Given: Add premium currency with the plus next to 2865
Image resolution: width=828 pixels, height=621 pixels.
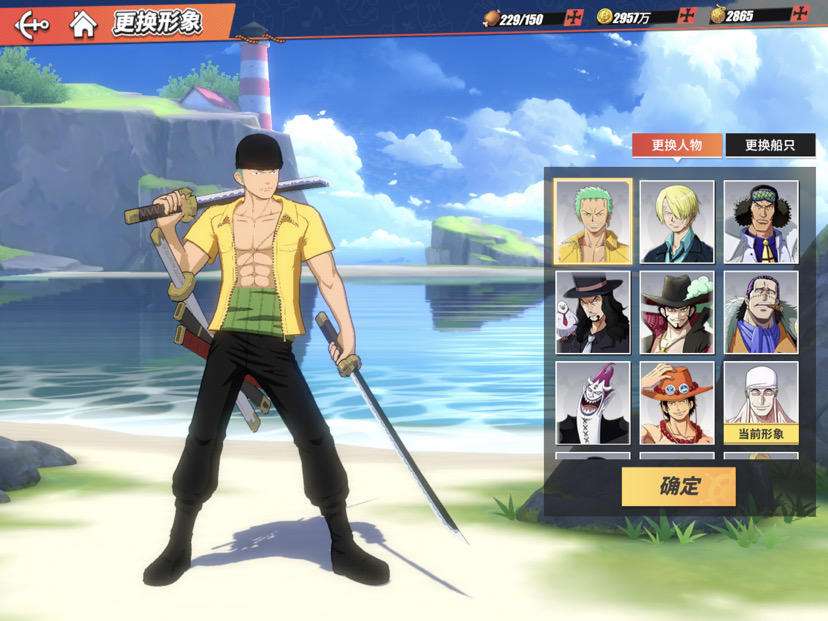Looking at the screenshot, I should click(x=799, y=15).
